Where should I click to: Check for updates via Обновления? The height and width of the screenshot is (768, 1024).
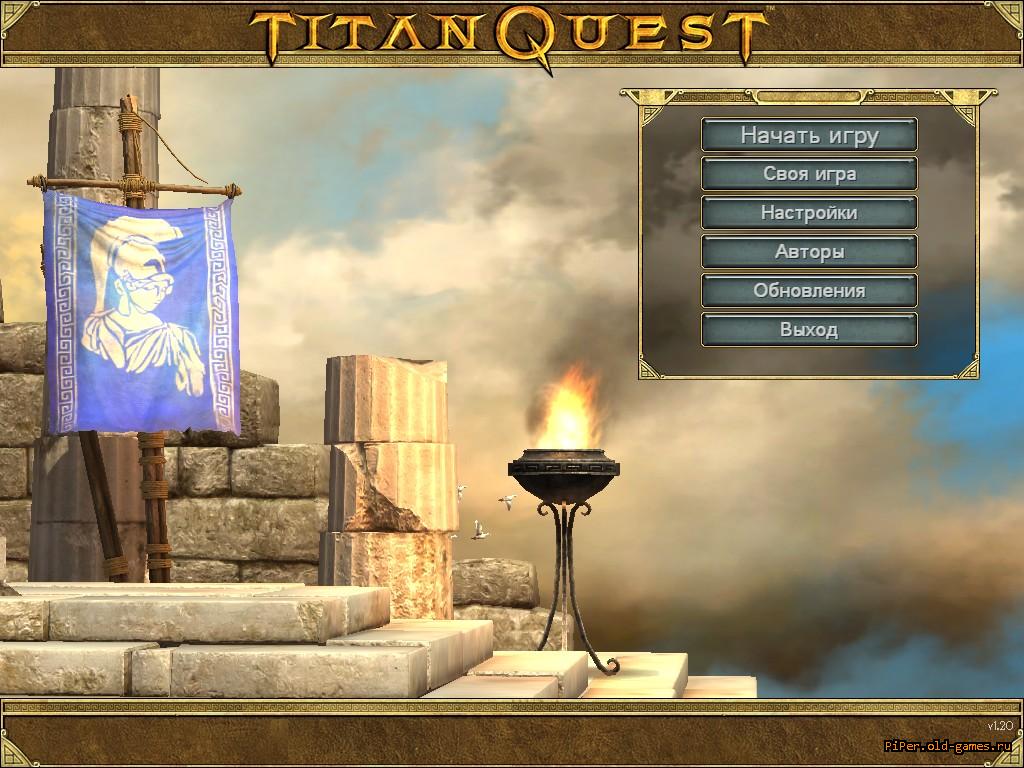(809, 291)
